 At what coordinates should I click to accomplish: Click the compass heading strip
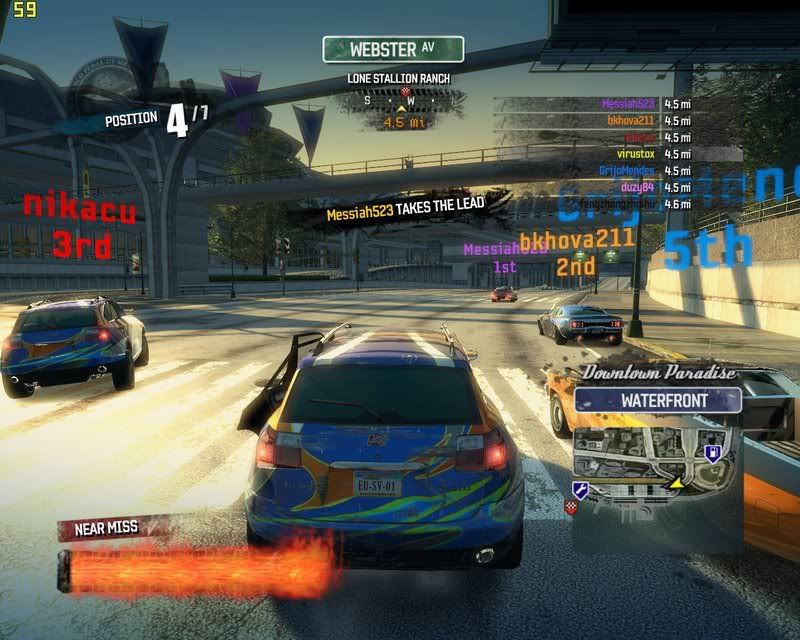404,100
